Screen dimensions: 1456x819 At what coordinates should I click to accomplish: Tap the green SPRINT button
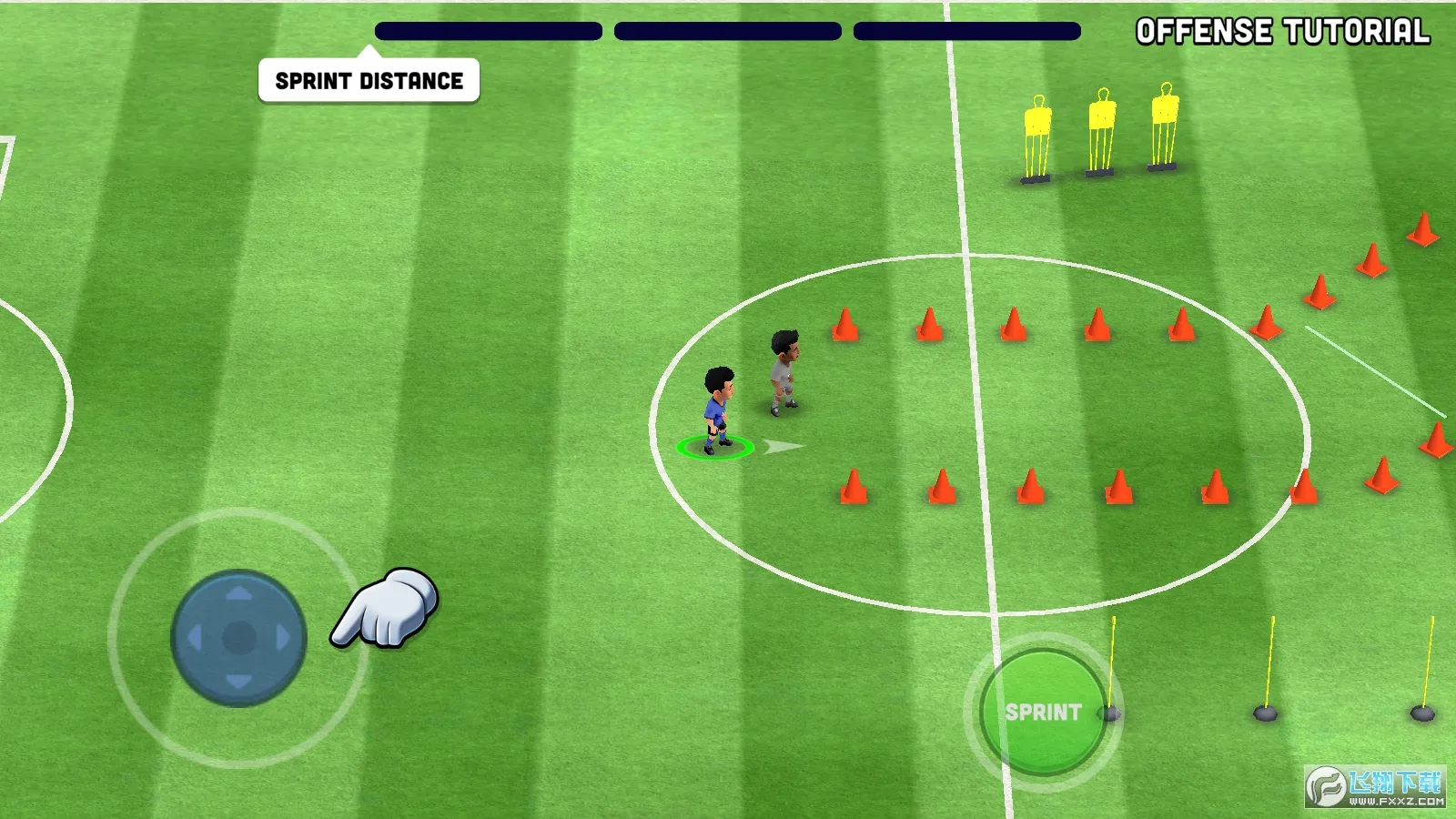[1043, 712]
